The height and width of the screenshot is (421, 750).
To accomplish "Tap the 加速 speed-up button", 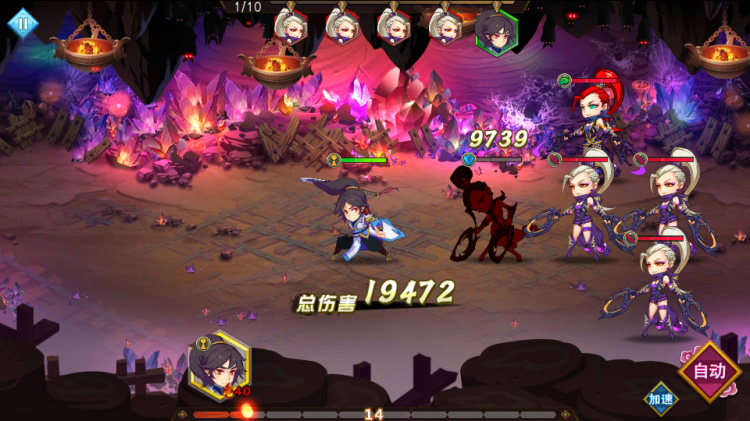I will click(659, 398).
